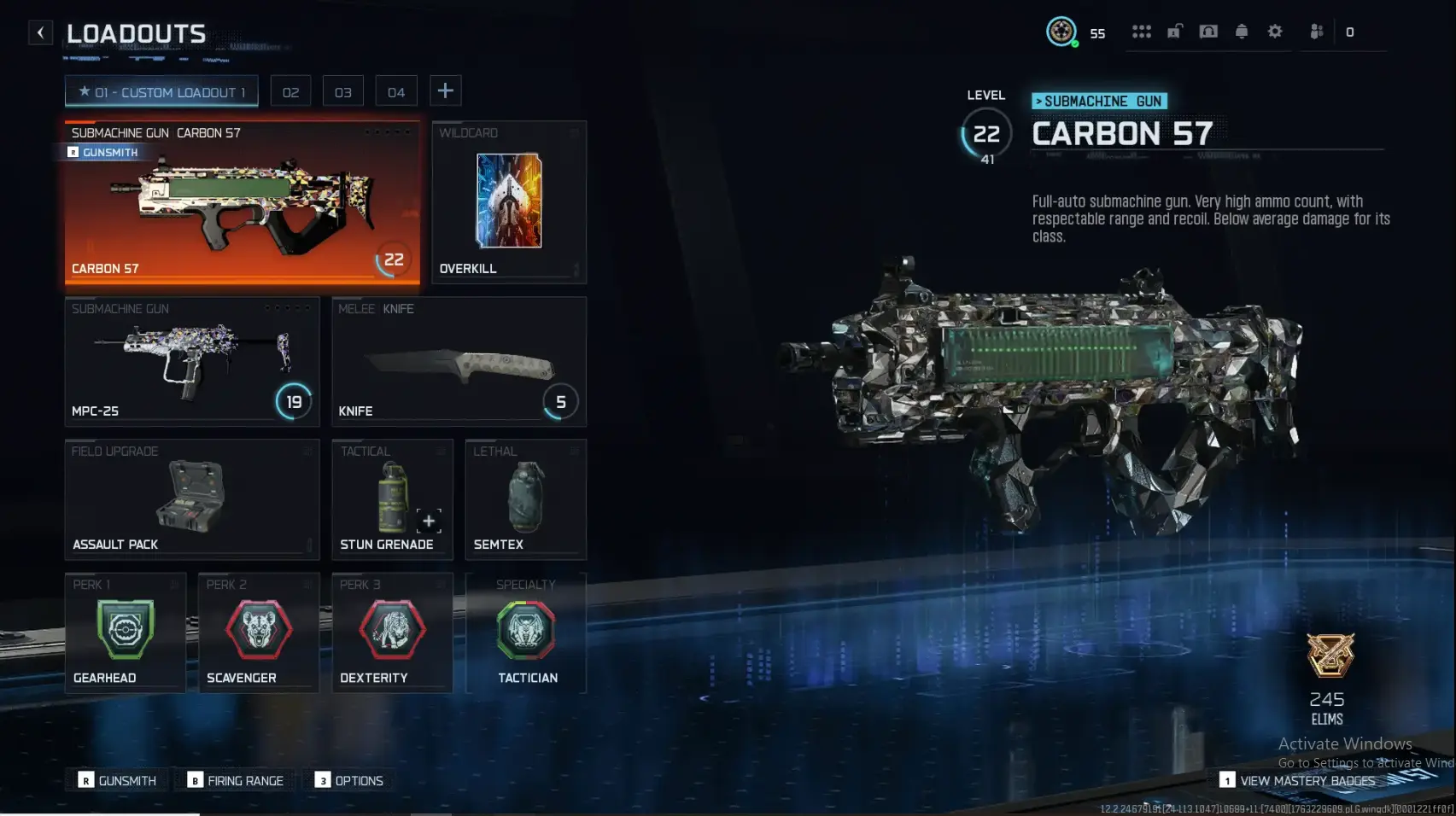
Task: Click the back arrow next to Loadouts
Action: pos(40,32)
